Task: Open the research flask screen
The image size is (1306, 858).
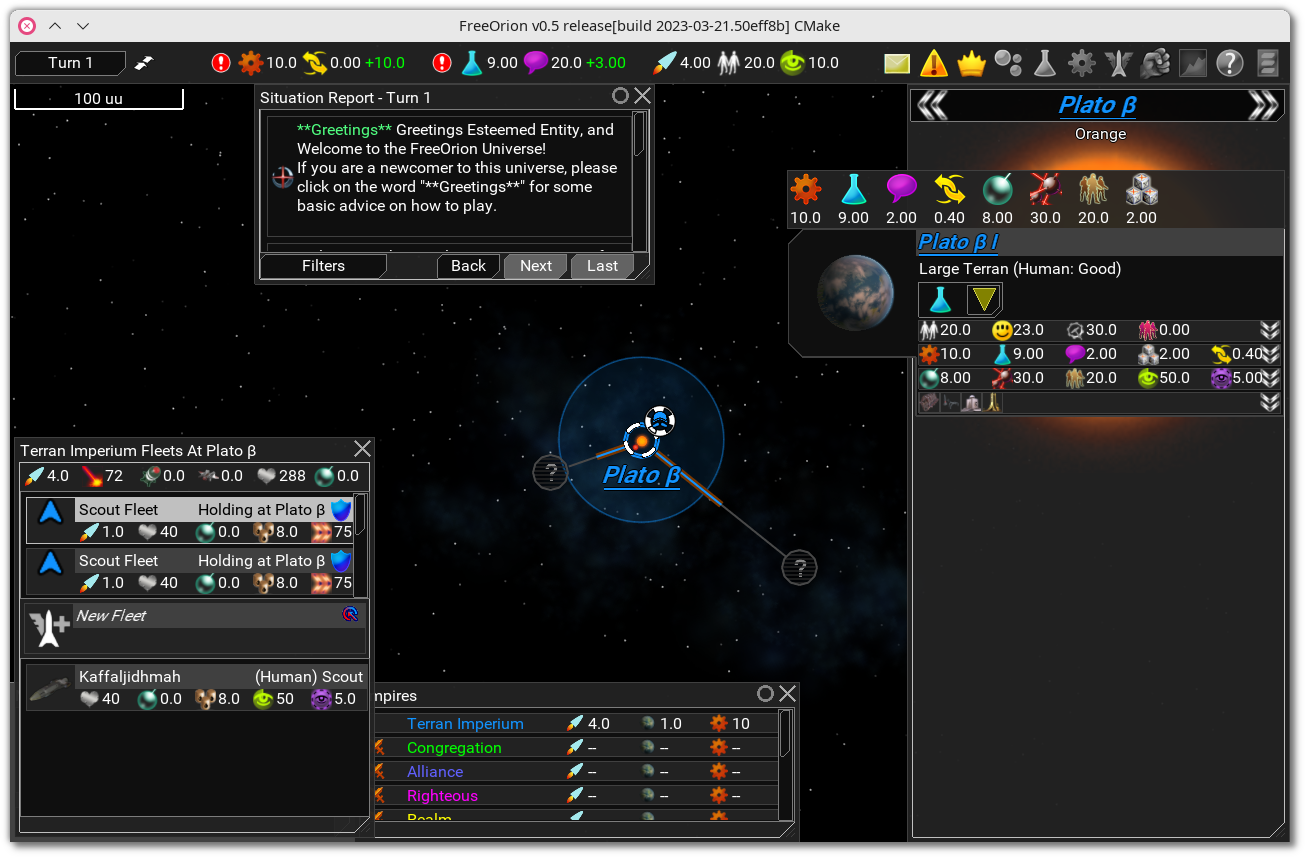Action: click(1044, 63)
